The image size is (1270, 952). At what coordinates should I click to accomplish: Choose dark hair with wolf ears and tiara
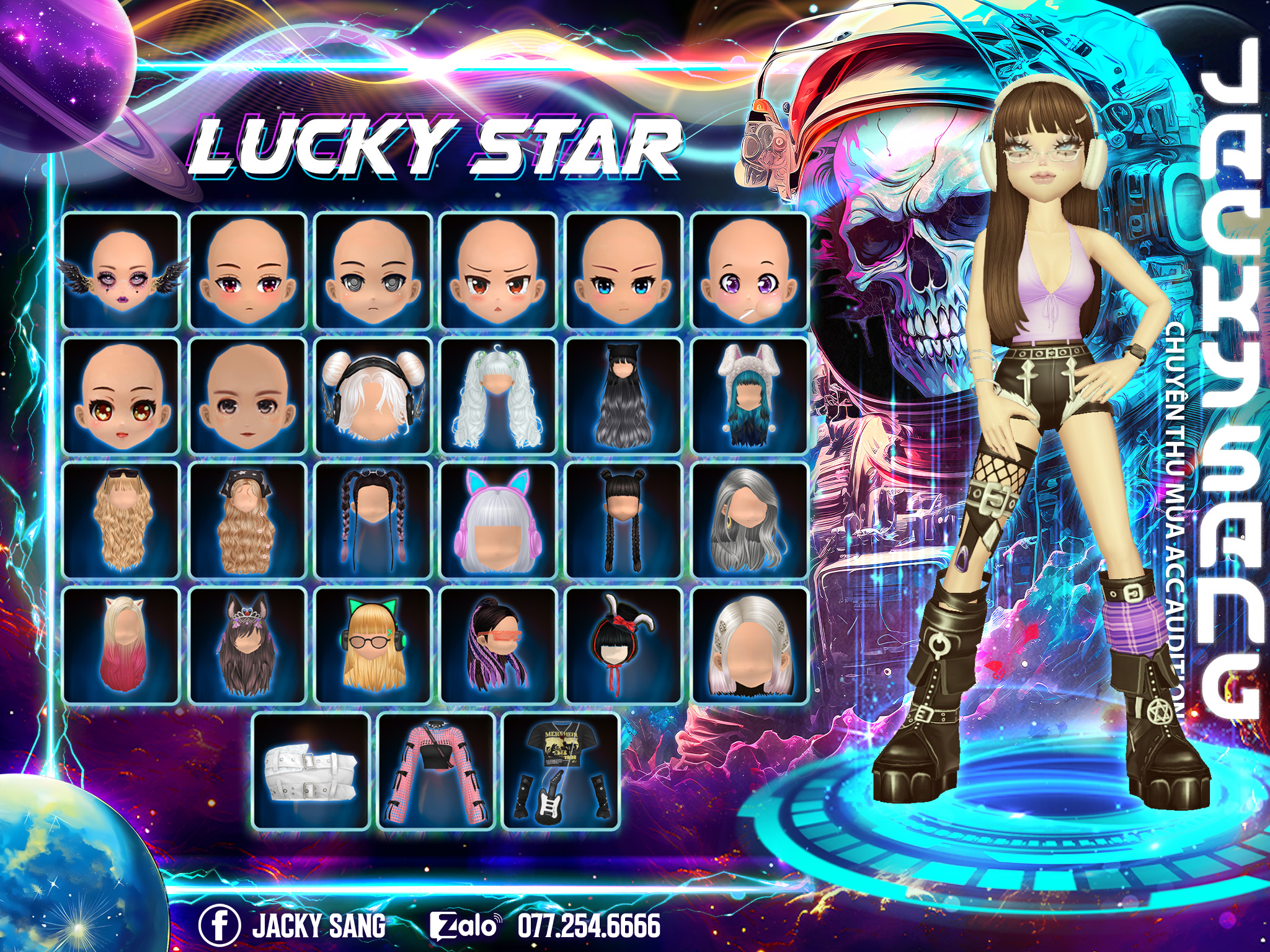(247, 646)
